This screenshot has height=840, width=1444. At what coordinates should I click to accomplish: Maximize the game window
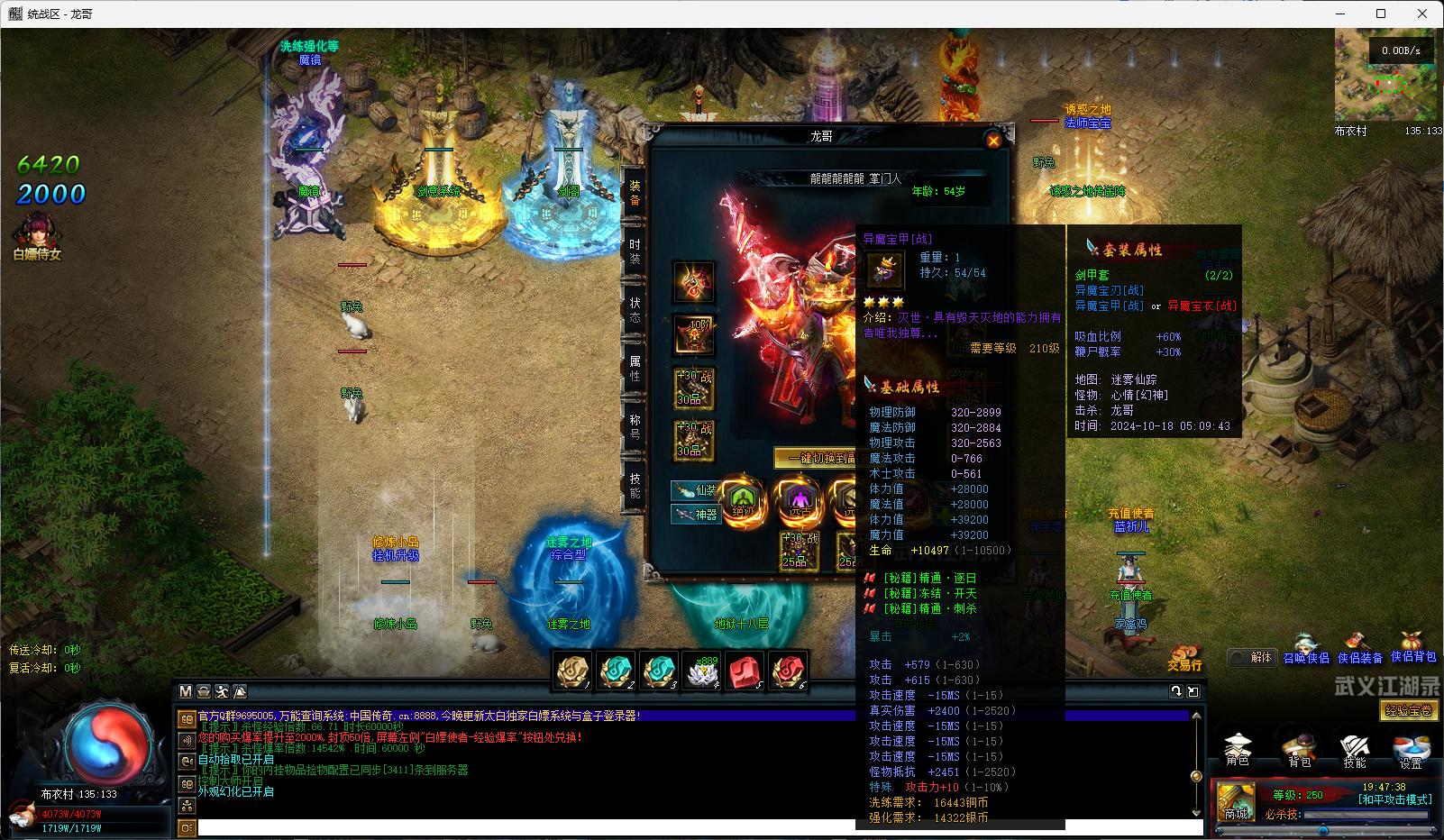[x=1380, y=14]
